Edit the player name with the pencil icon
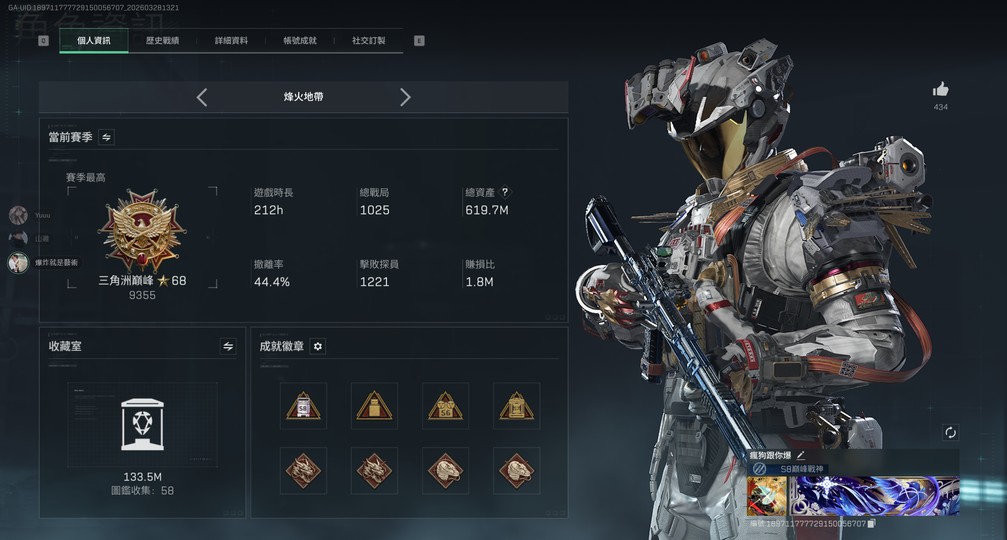The width and height of the screenshot is (1007, 540). pos(800,456)
